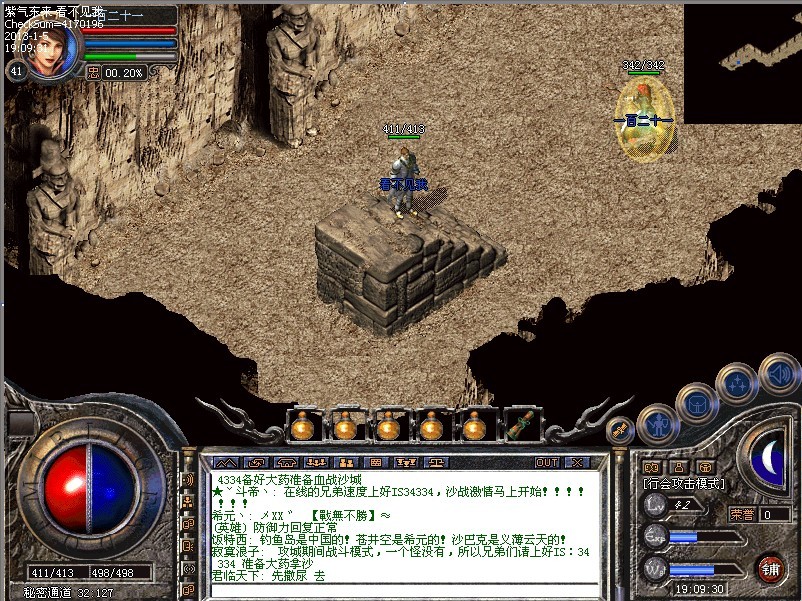Open the bag inventory round button
Image resolution: width=802 pixels, height=601 pixels.
pyautogui.click(x=697, y=402)
